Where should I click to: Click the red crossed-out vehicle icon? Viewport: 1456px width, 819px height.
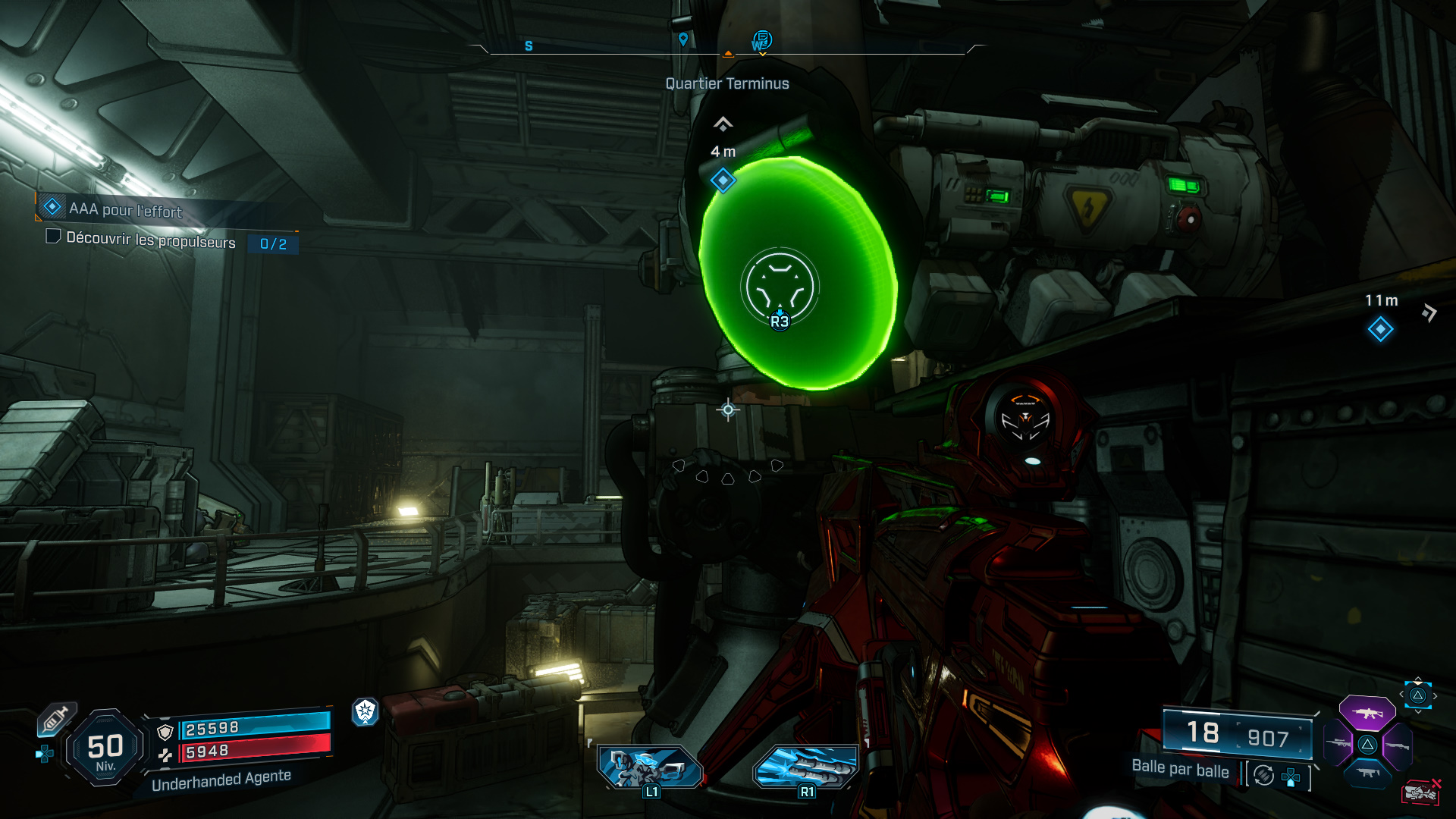1420,792
